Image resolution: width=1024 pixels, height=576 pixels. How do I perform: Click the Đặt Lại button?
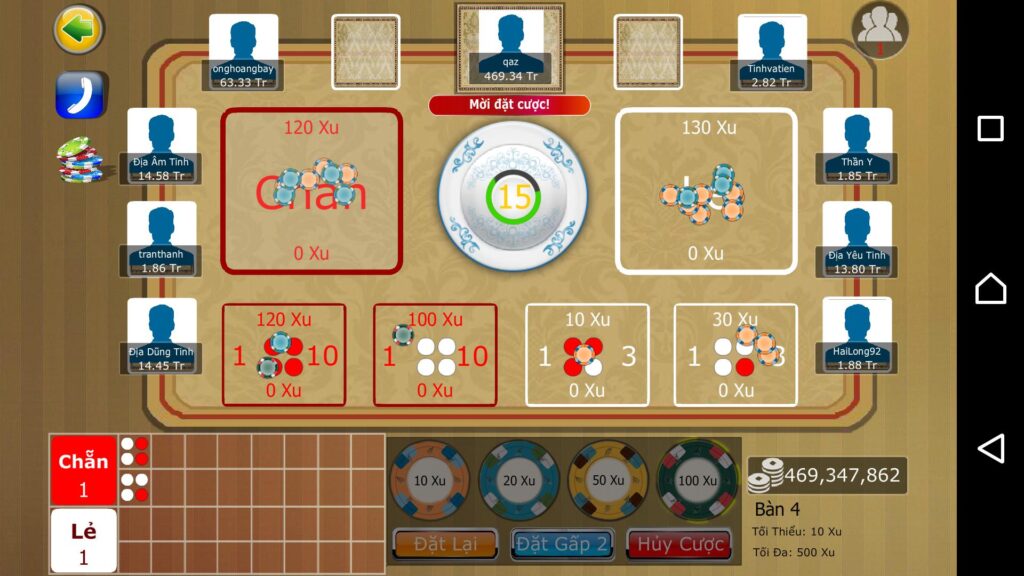pos(445,544)
